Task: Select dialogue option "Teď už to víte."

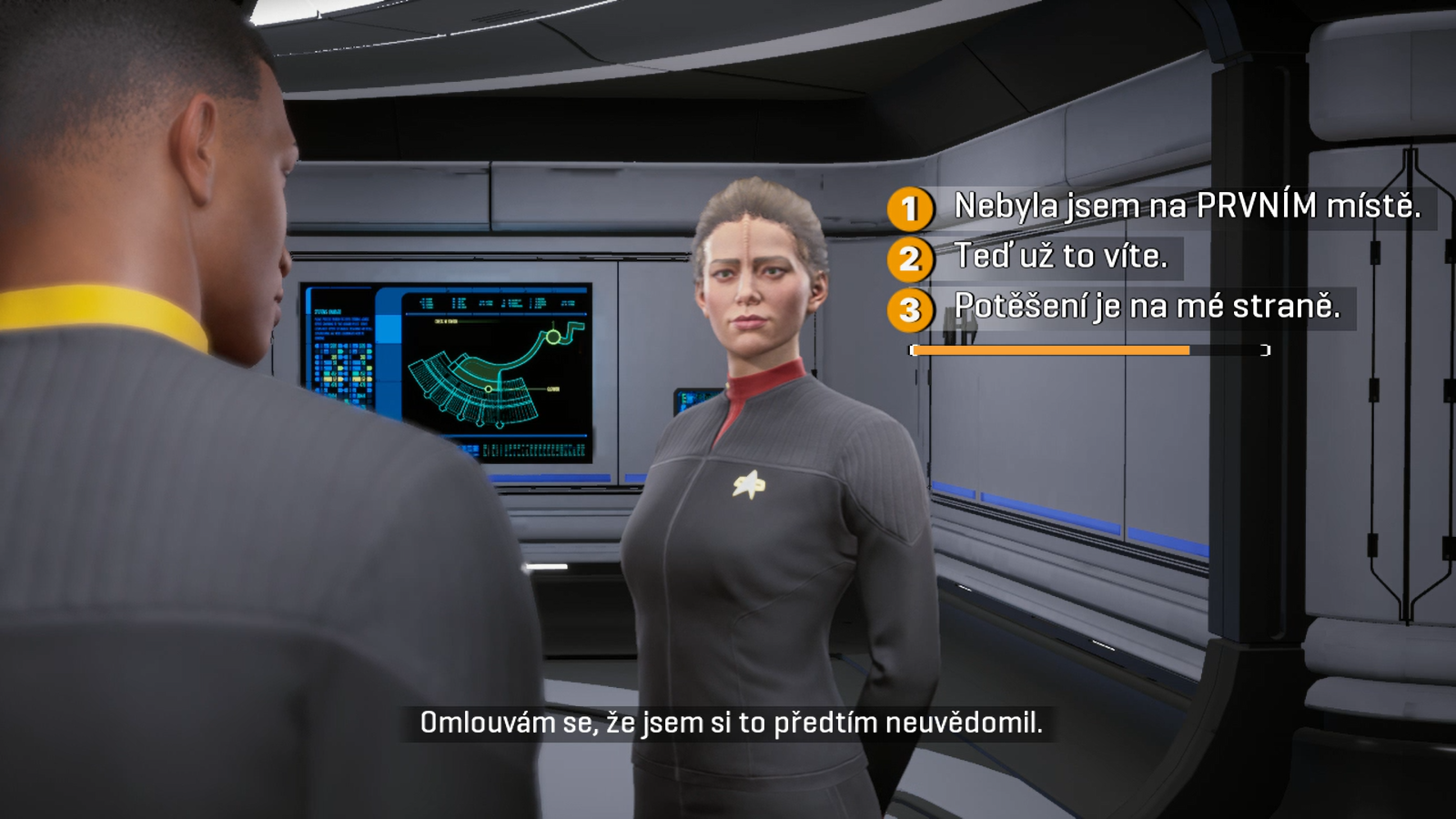Action: [x=1060, y=257]
